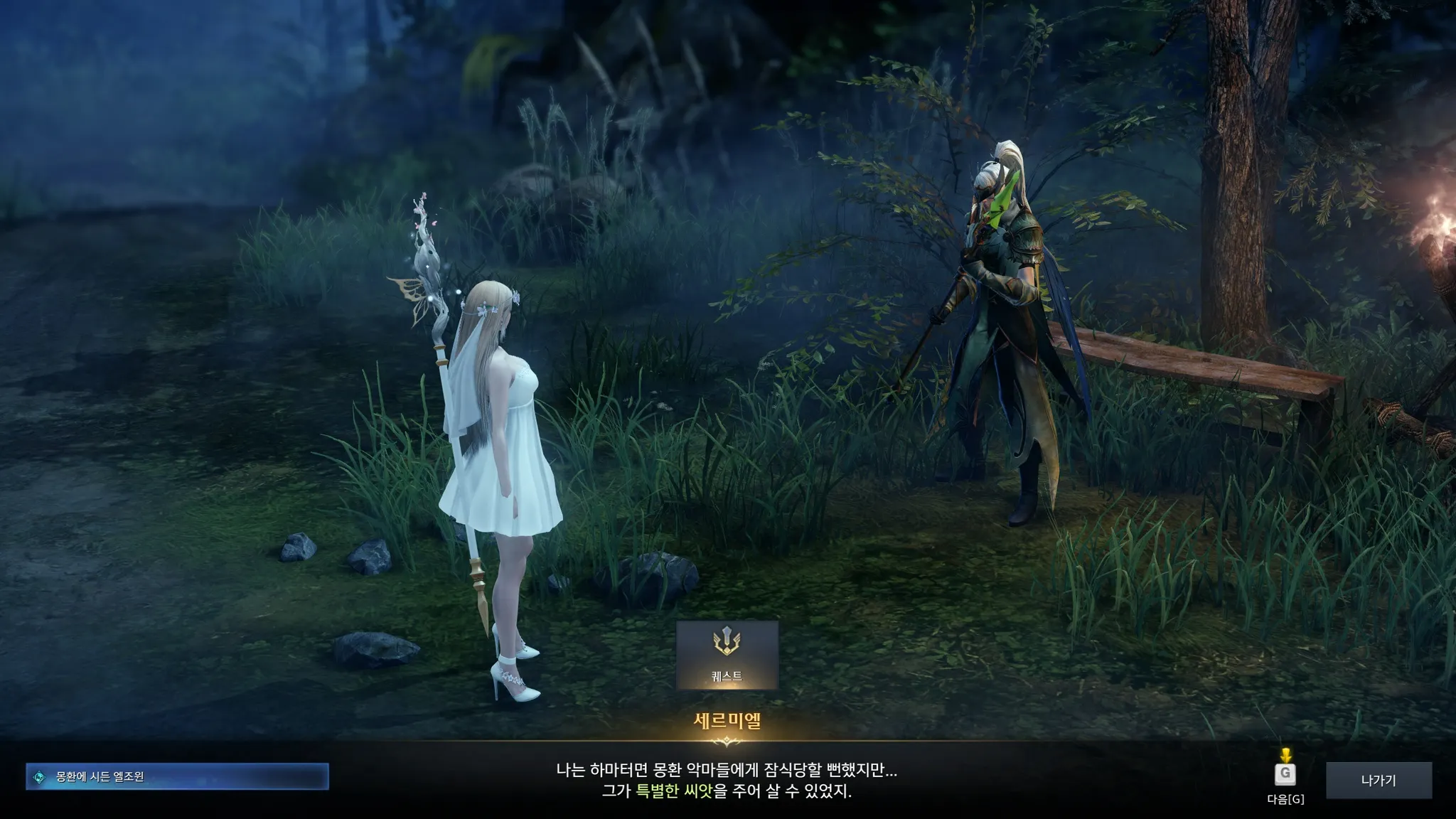Advance dialogue with the 다음 button
The height and width of the screenshot is (819, 1456).
click(1285, 774)
